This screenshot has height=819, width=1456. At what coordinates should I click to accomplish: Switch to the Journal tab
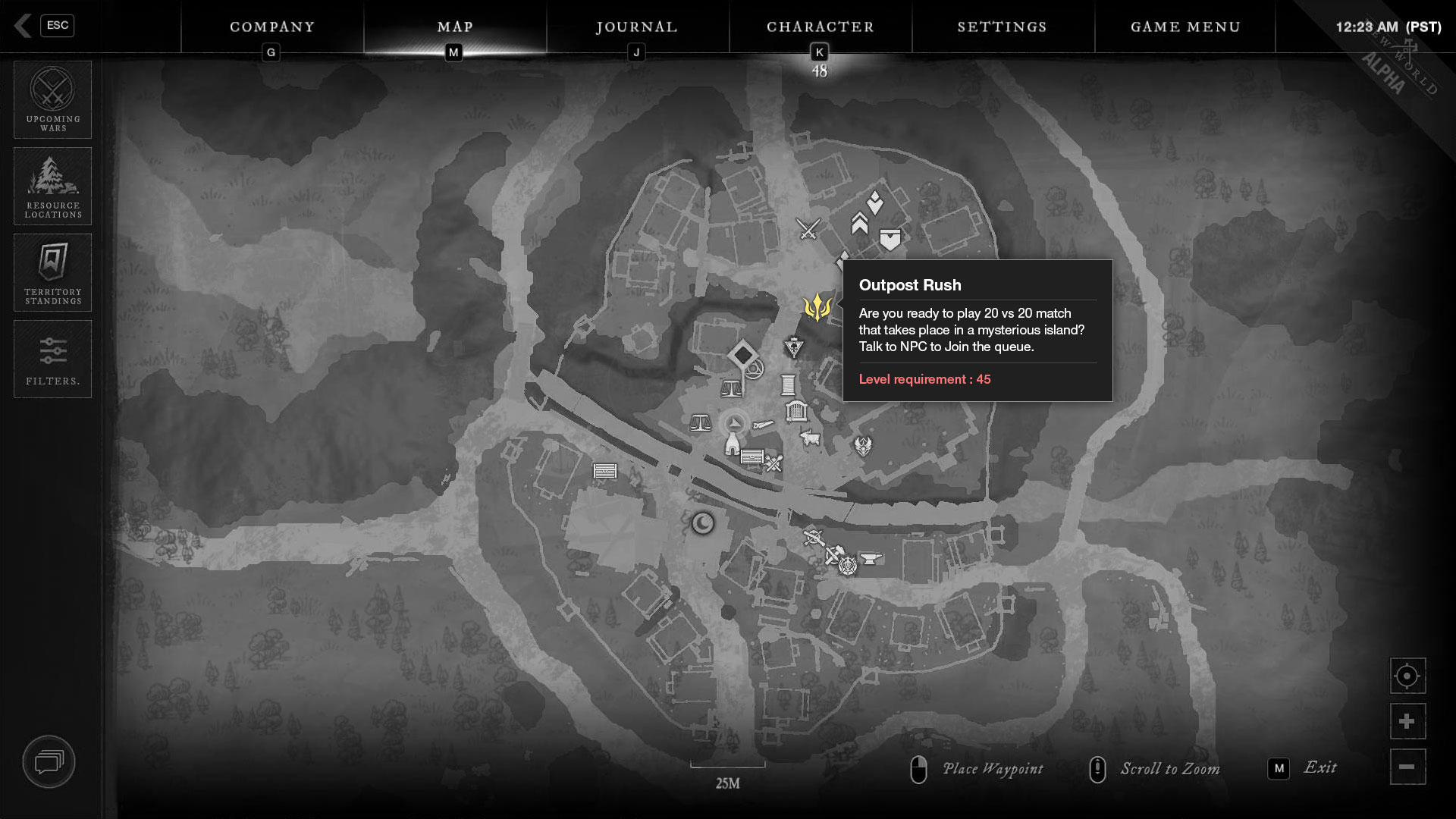point(637,27)
